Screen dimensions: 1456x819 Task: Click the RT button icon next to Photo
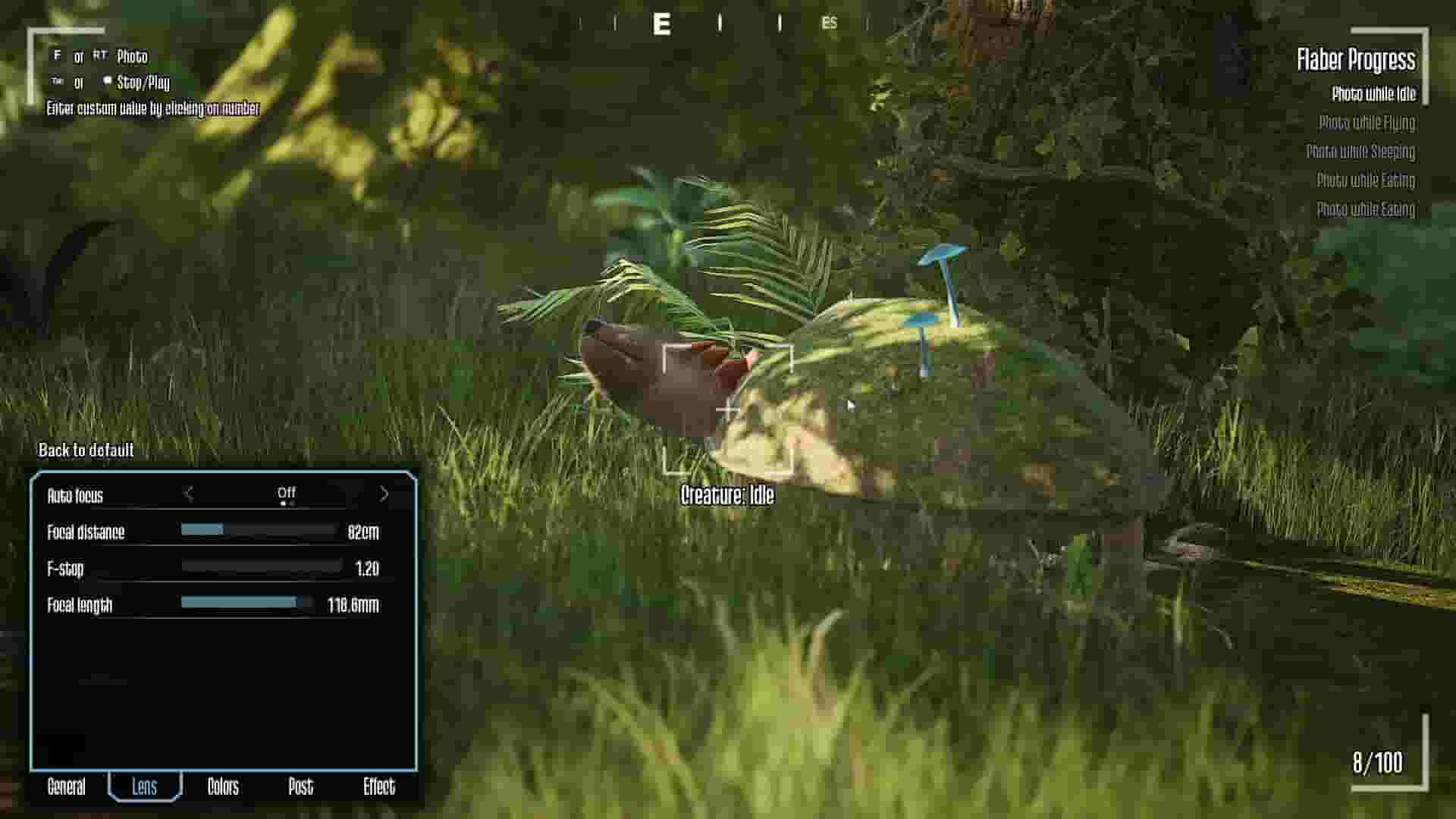pyautogui.click(x=100, y=57)
